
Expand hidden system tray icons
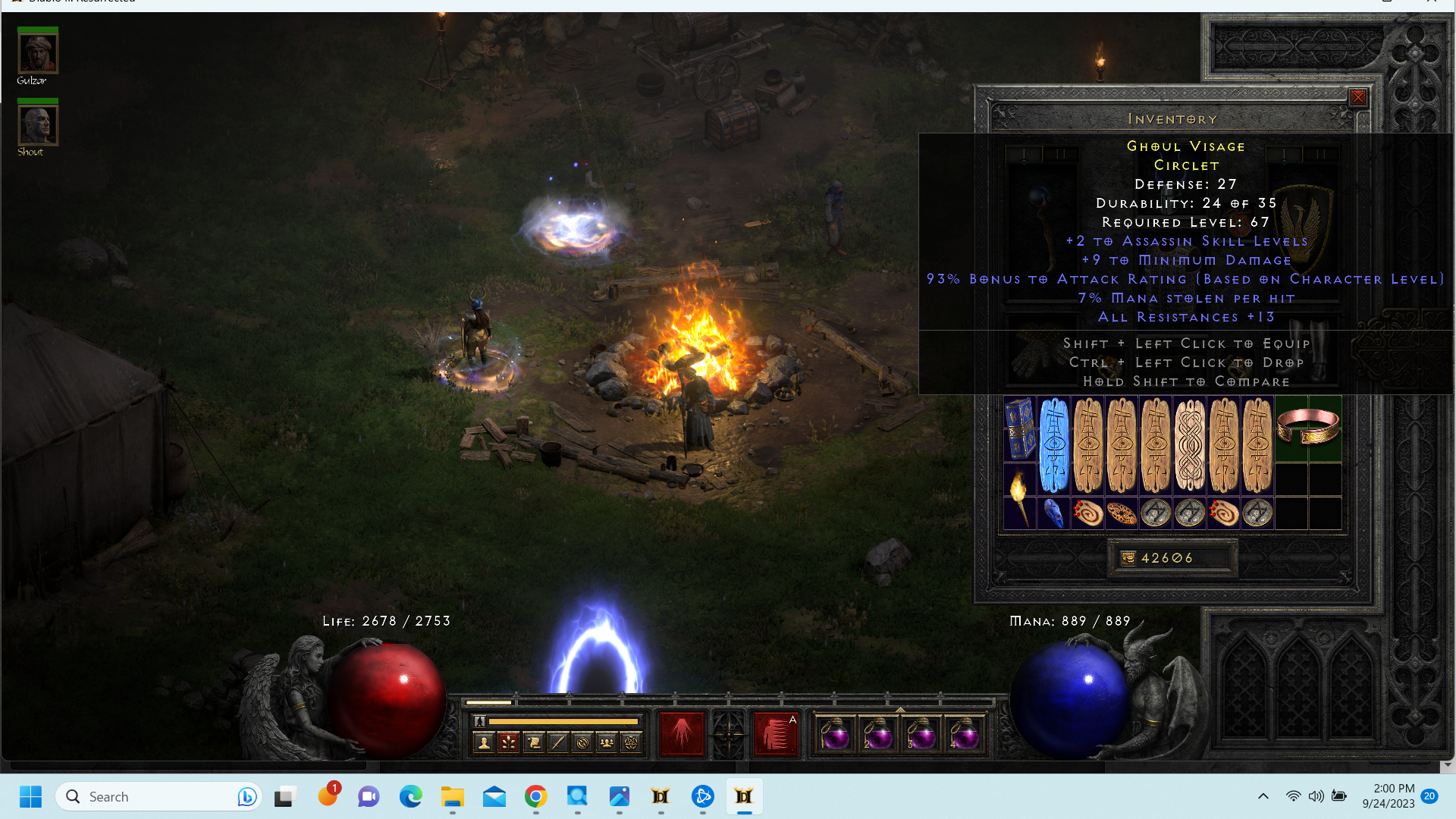click(1263, 796)
